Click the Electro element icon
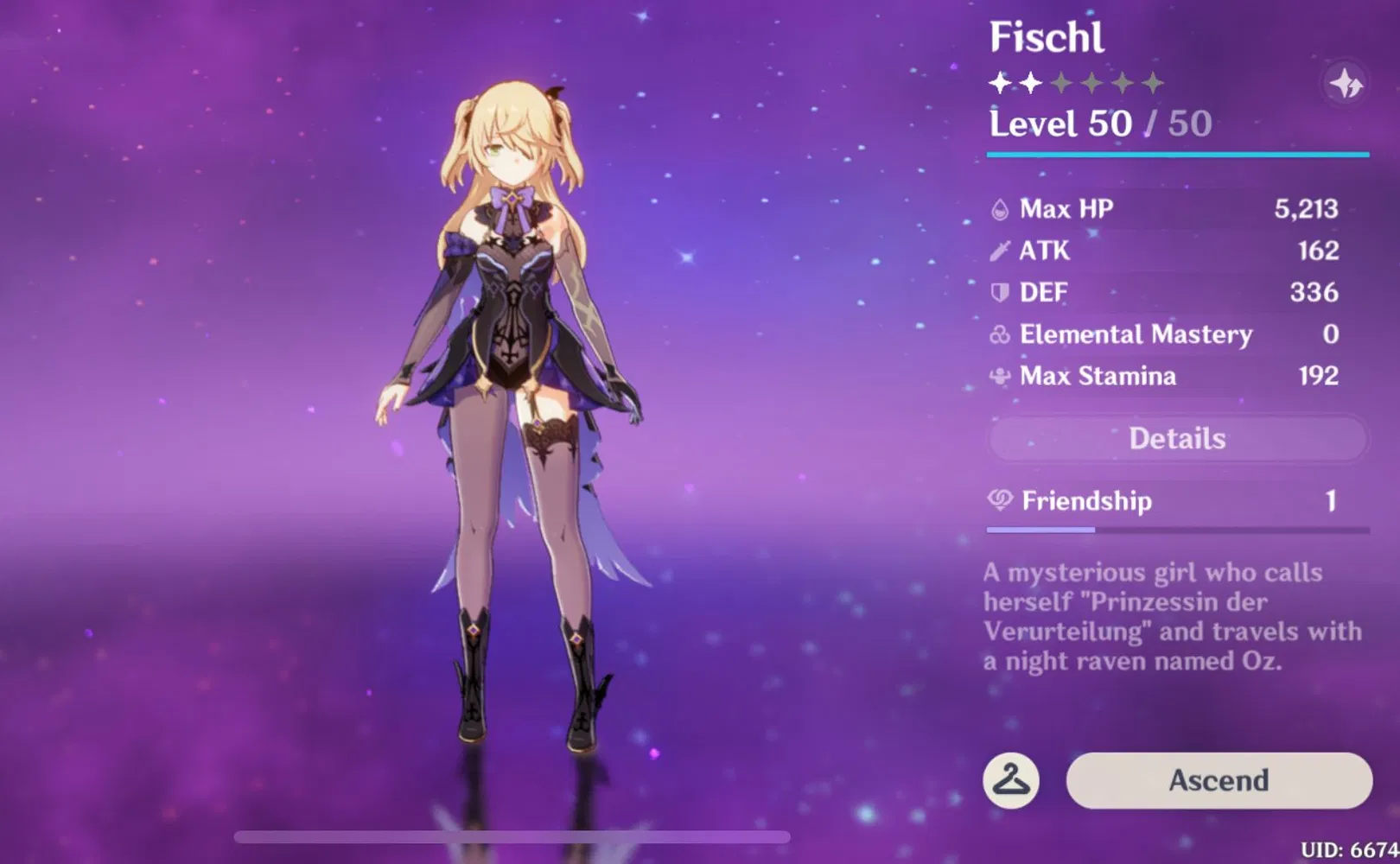This screenshot has width=1400, height=864. [1346, 82]
